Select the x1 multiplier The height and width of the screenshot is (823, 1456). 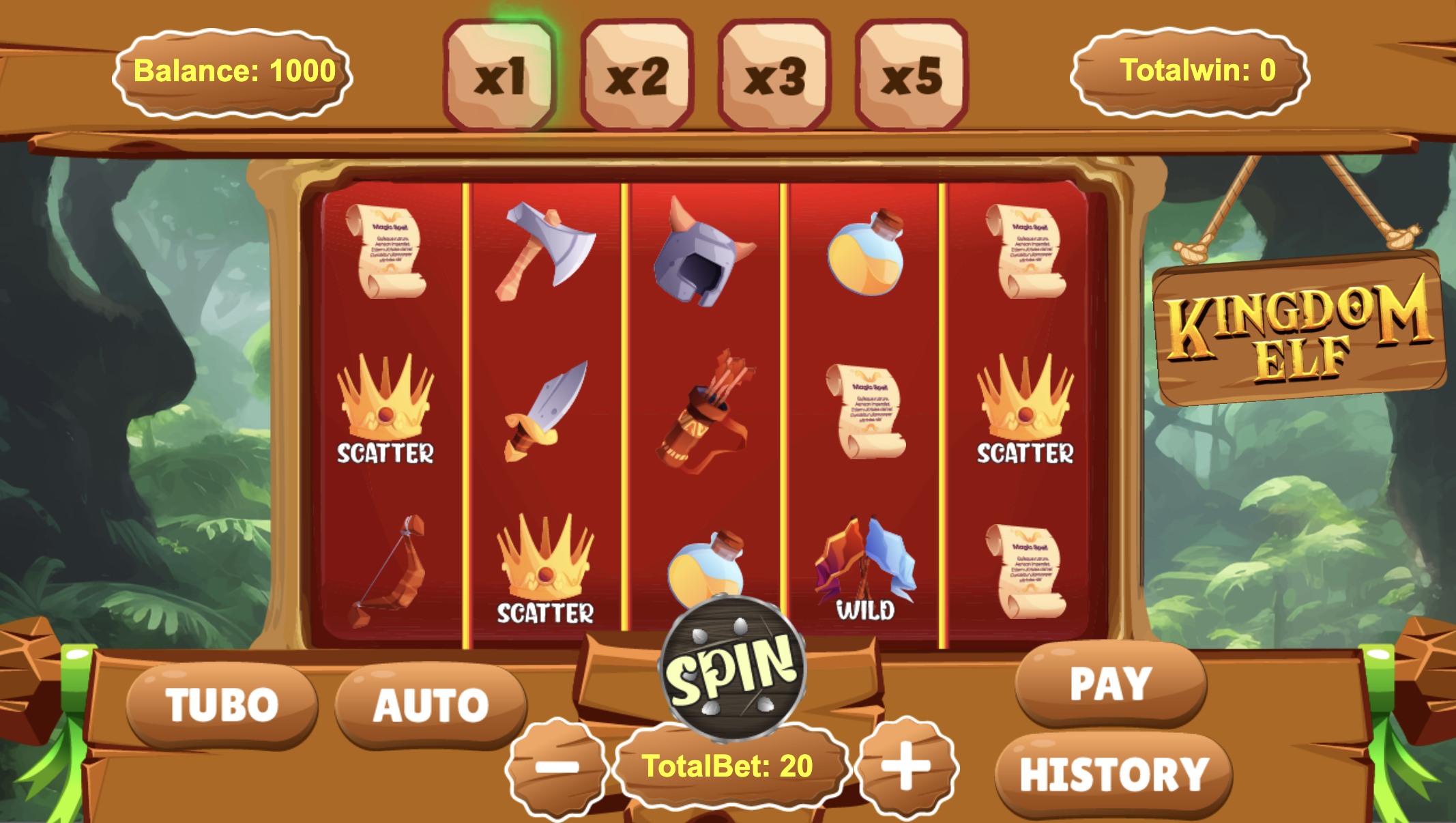pos(499,75)
